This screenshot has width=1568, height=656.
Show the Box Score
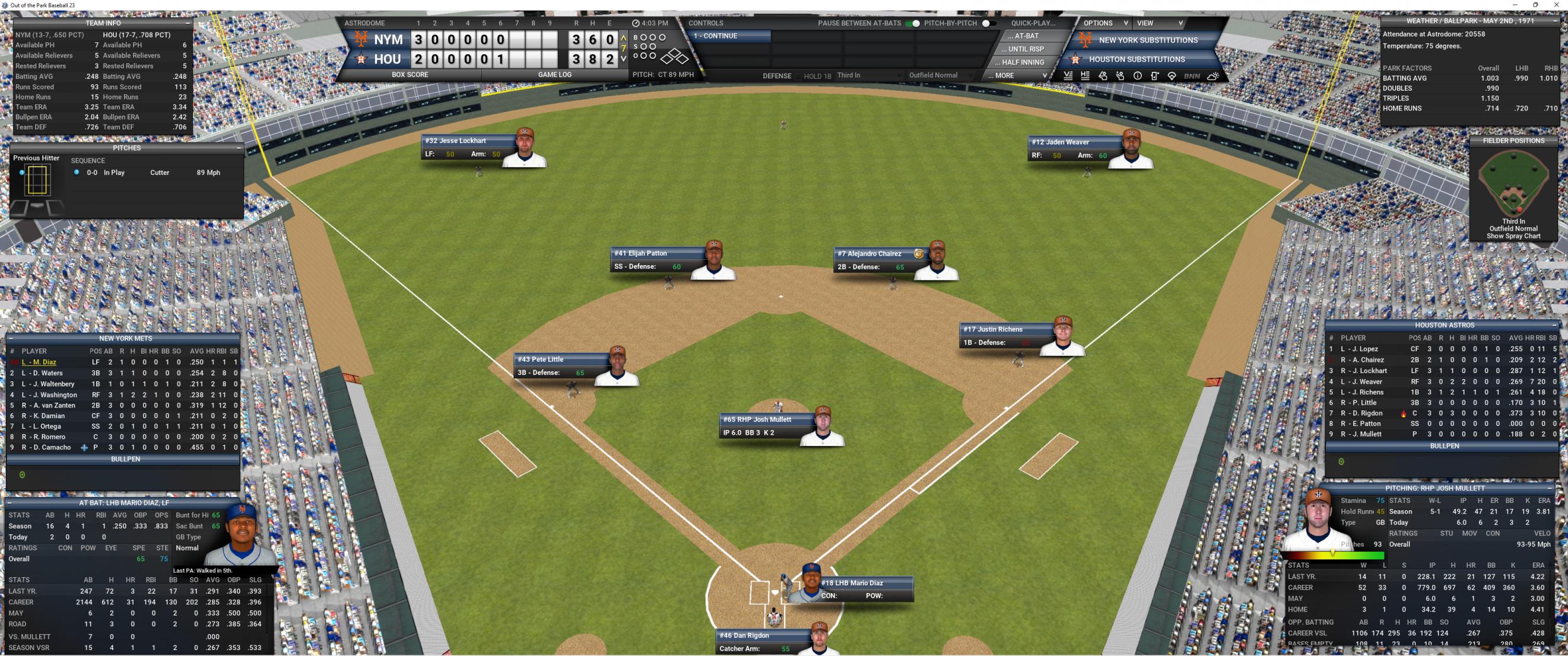tap(410, 75)
